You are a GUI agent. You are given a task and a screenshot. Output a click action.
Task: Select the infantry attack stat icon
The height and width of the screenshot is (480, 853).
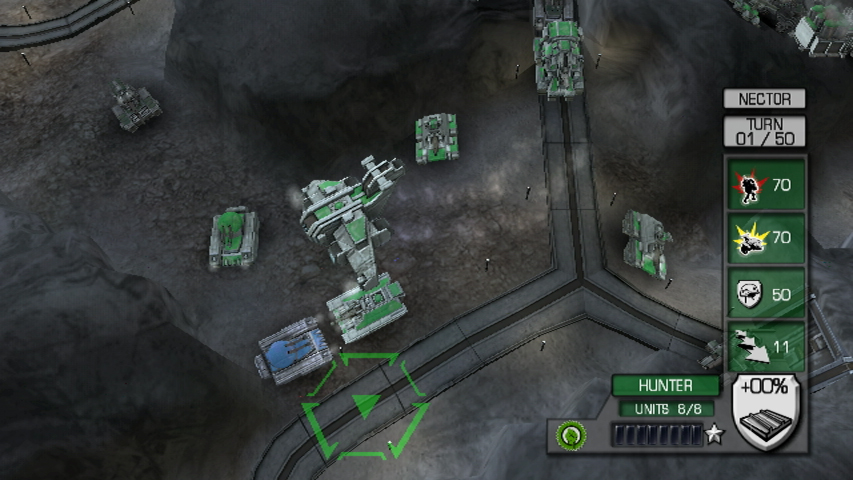point(745,185)
